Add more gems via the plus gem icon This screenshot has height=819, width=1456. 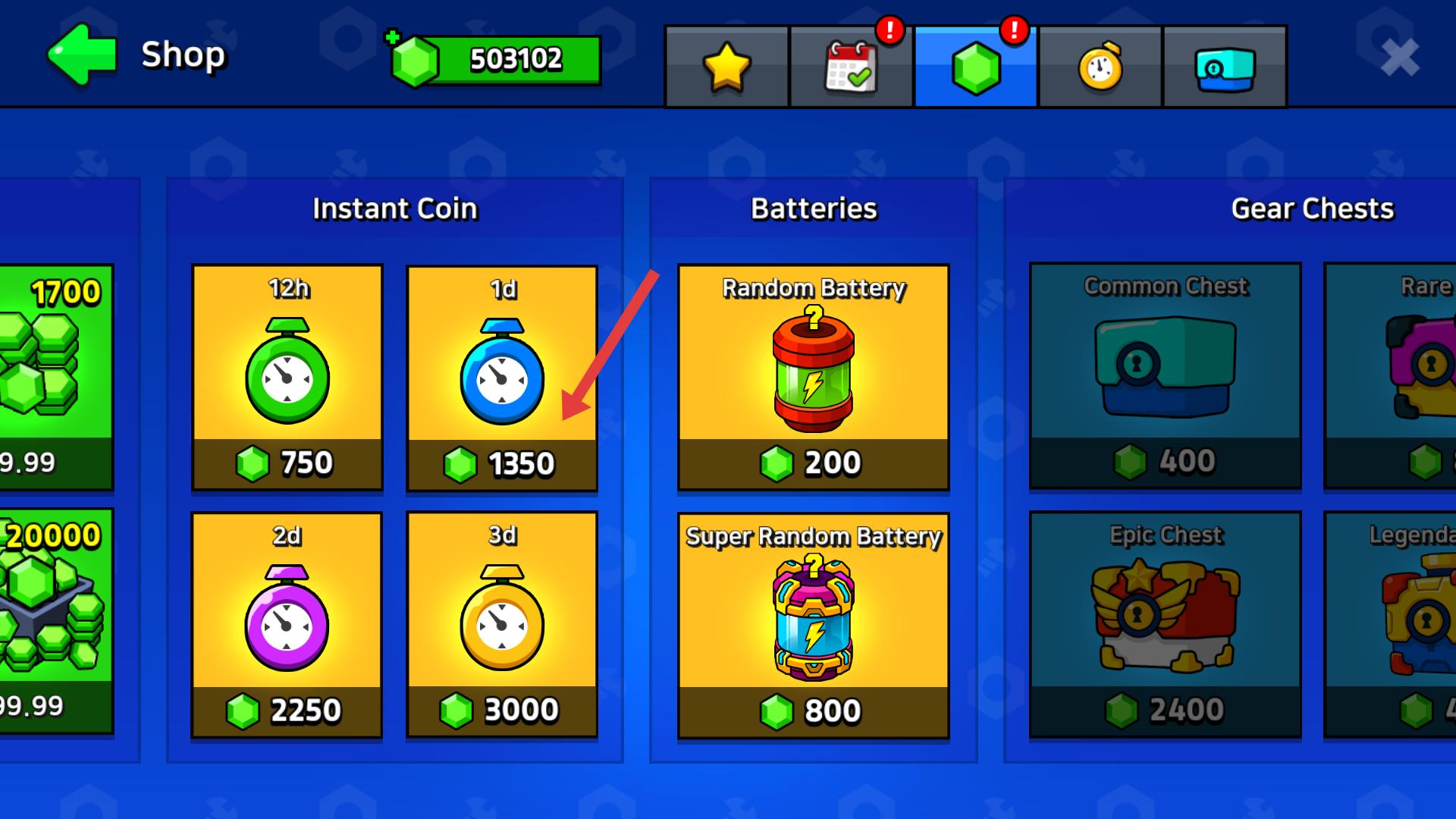coord(412,59)
